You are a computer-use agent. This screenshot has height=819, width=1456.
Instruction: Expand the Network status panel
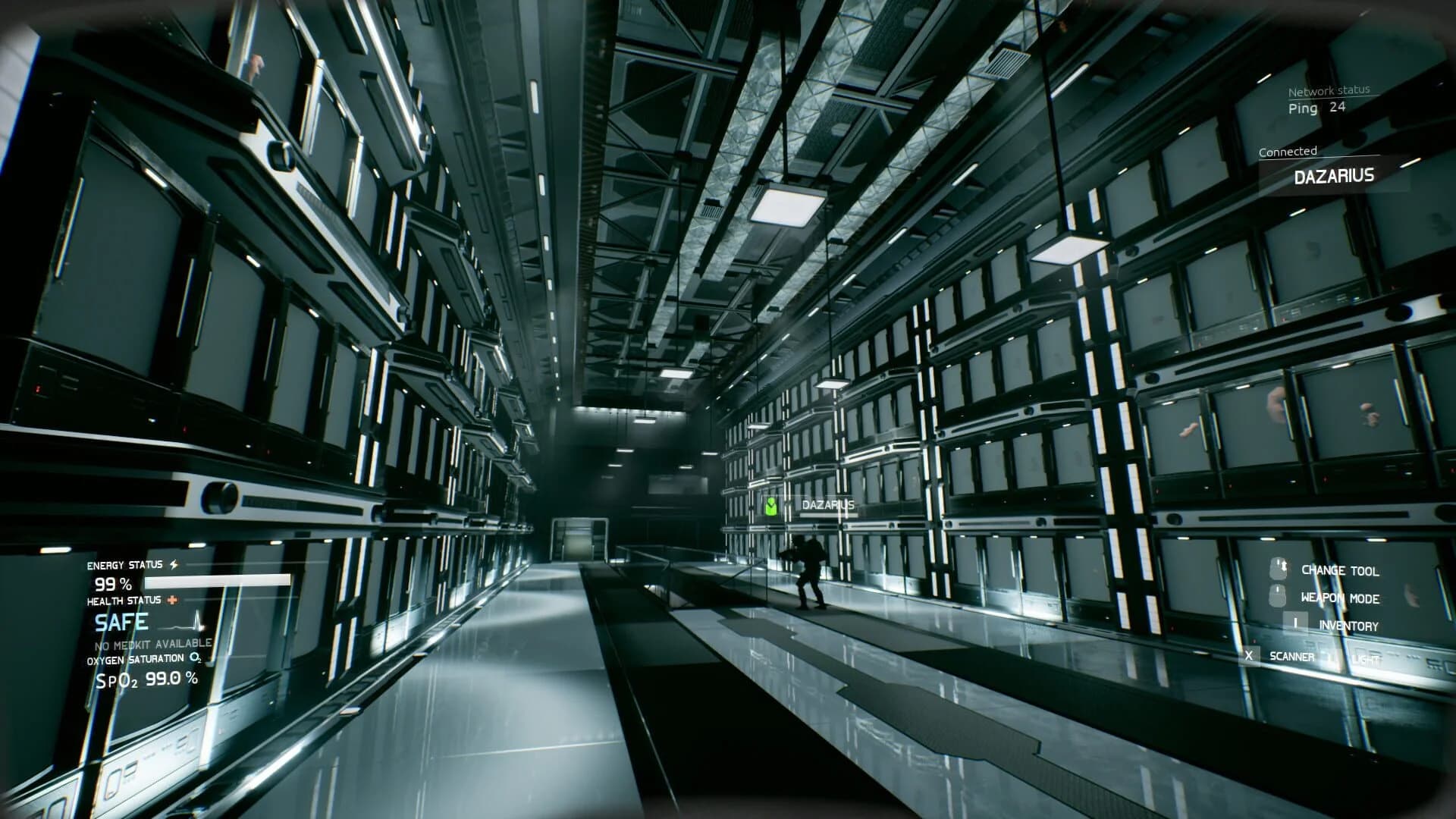1328,91
